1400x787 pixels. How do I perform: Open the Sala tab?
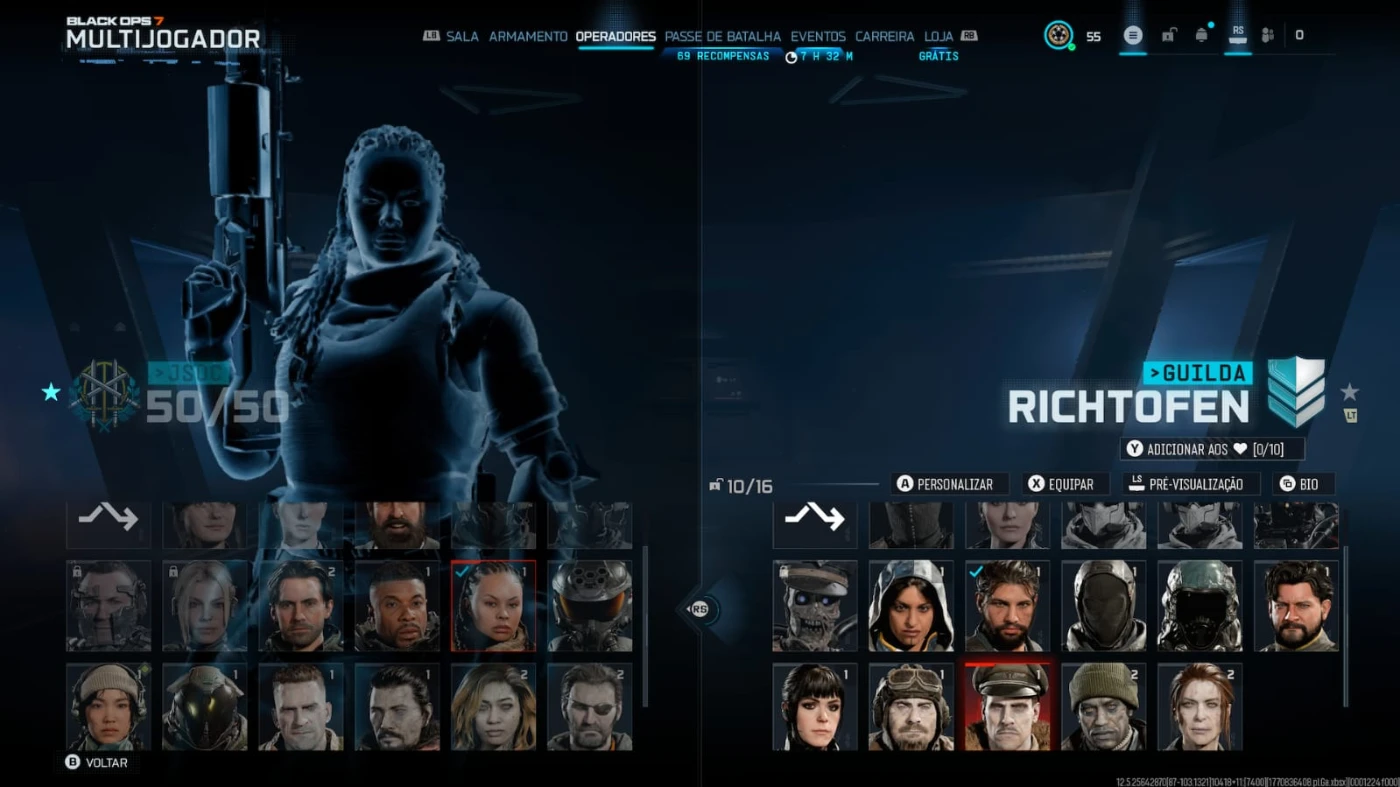tap(462, 36)
